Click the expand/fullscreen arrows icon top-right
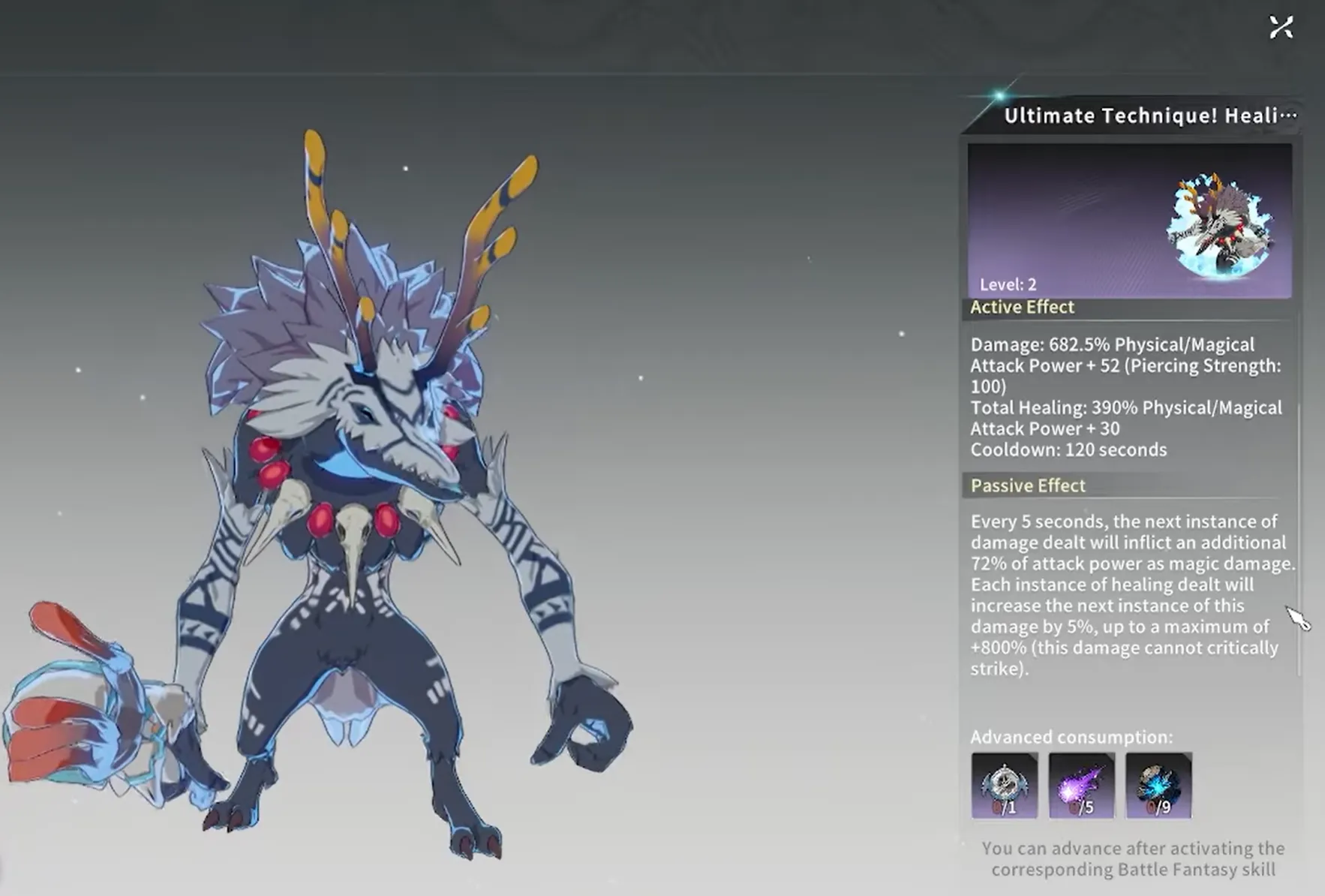Image resolution: width=1325 pixels, height=896 pixels. pyautogui.click(x=1281, y=26)
